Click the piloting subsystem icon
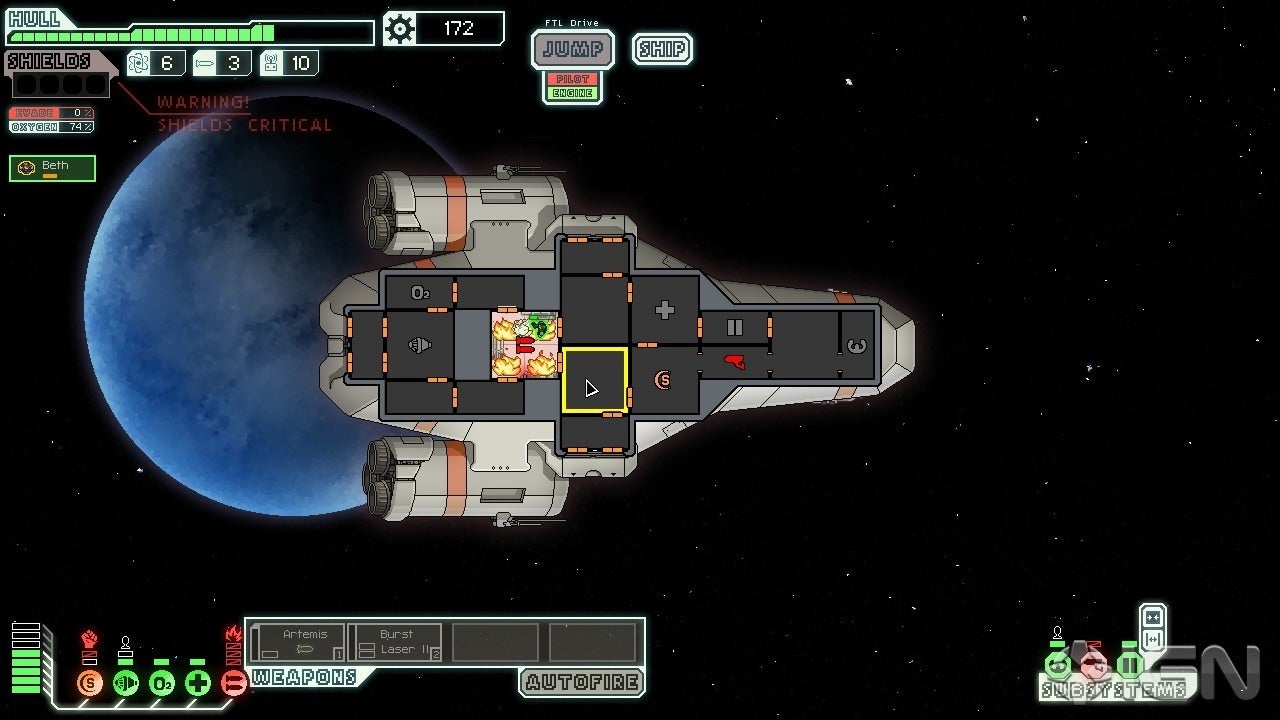This screenshot has width=1280, height=720. tap(1057, 664)
